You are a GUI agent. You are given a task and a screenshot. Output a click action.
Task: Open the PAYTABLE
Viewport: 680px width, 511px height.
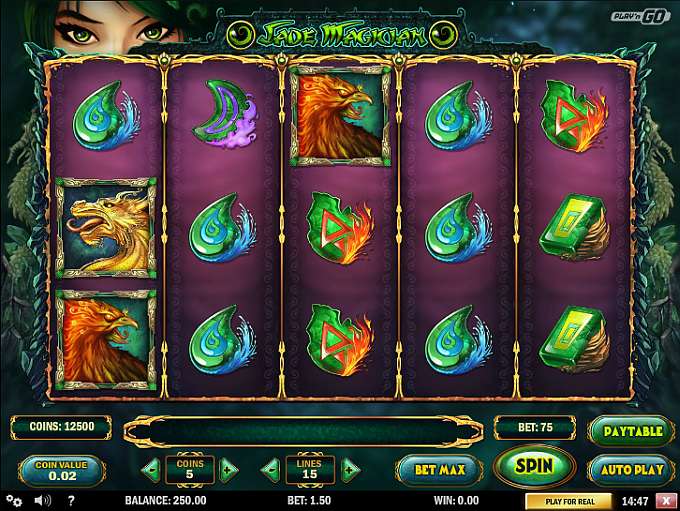tap(630, 431)
